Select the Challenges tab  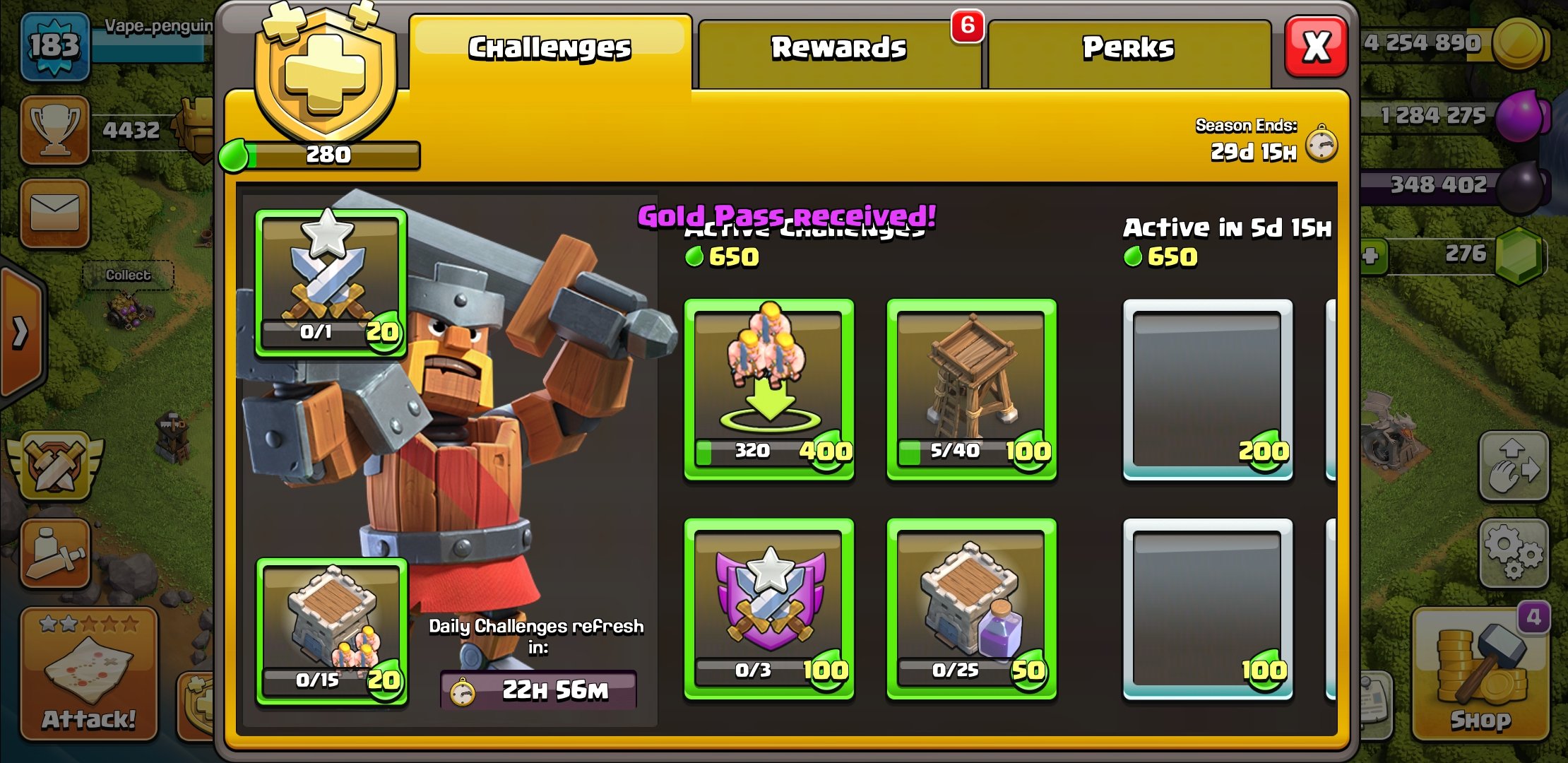click(x=550, y=49)
